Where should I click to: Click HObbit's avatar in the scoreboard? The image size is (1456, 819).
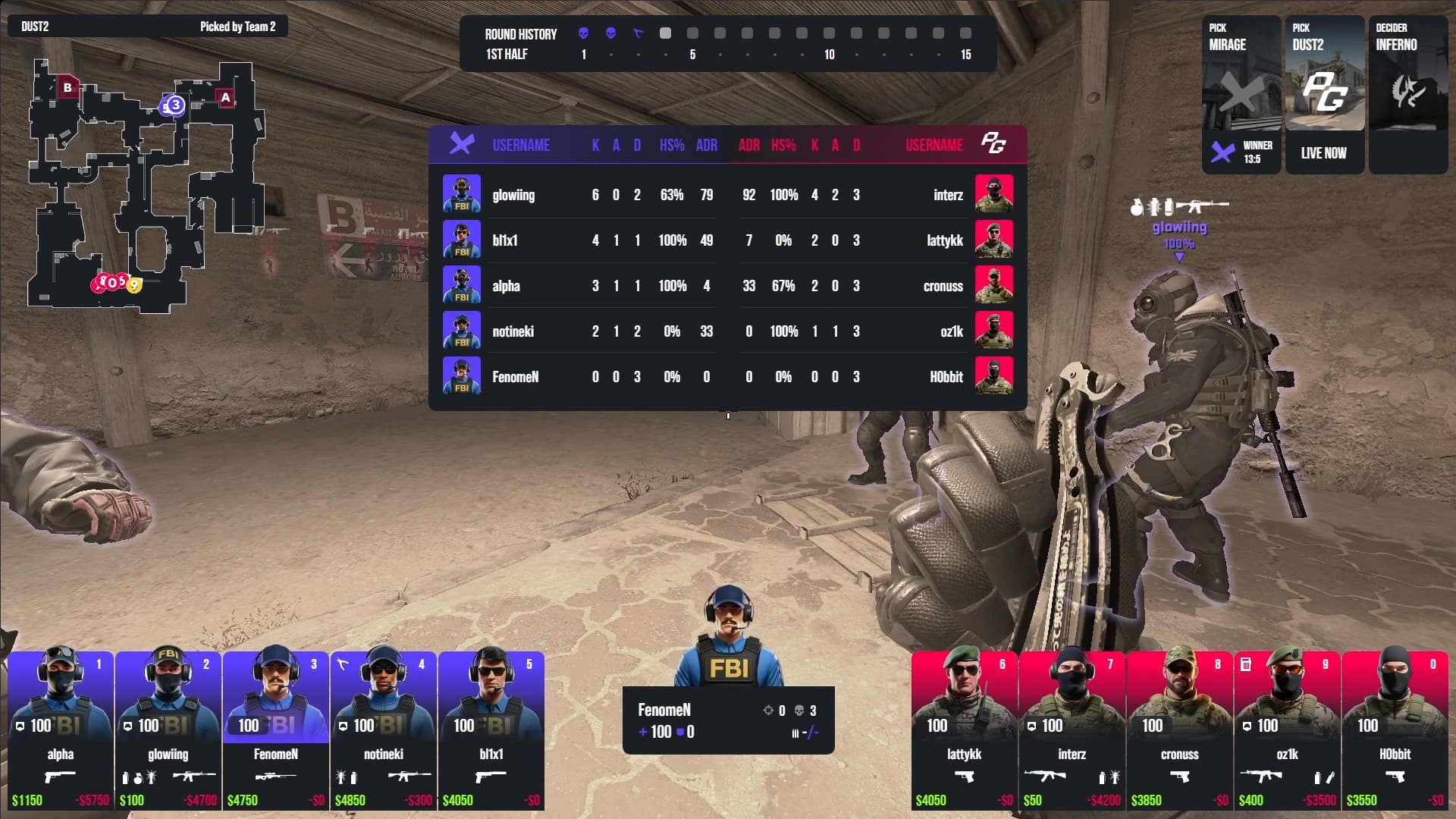point(993,376)
